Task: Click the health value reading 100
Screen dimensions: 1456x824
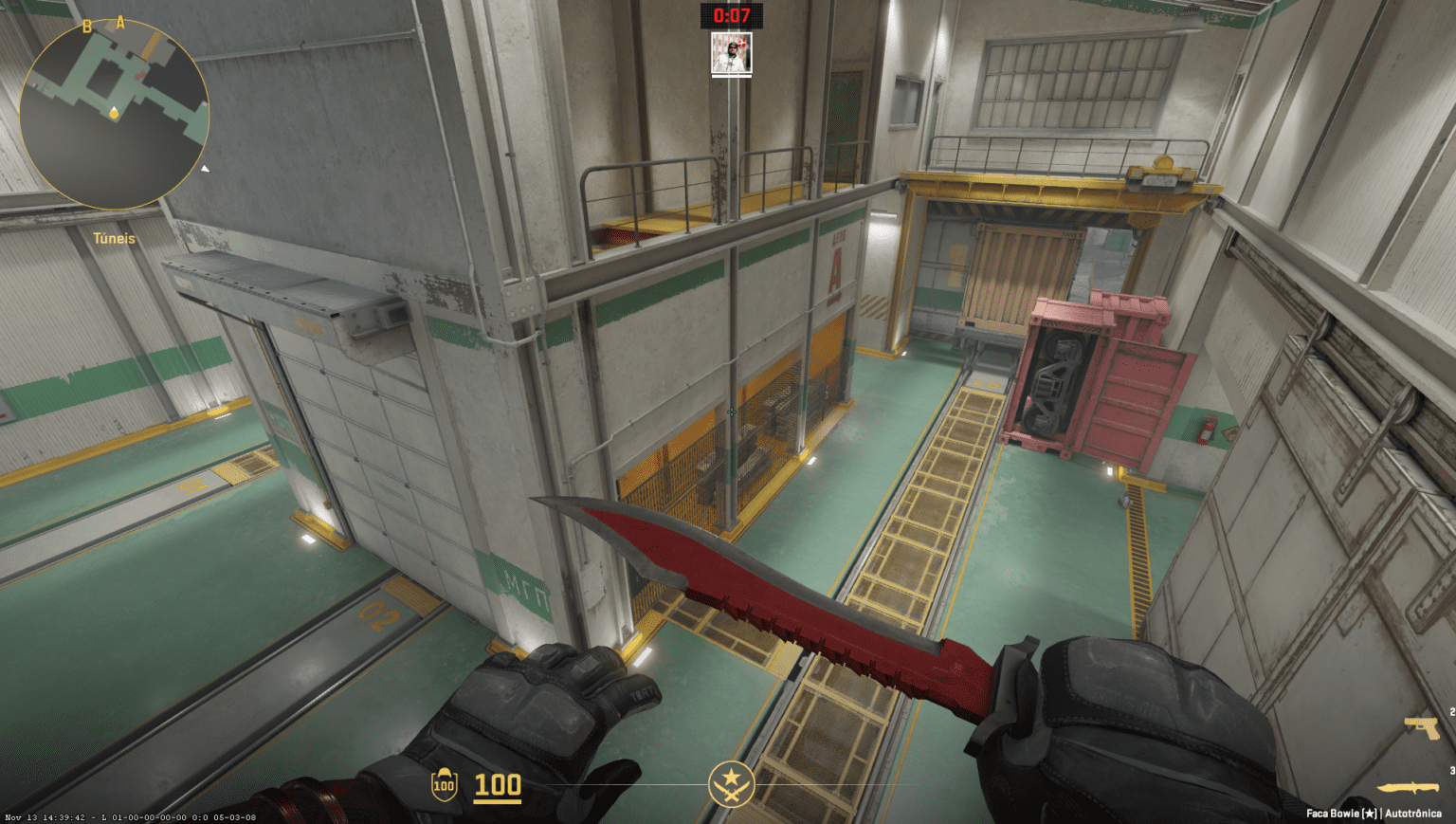Action: pyautogui.click(x=497, y=785)
